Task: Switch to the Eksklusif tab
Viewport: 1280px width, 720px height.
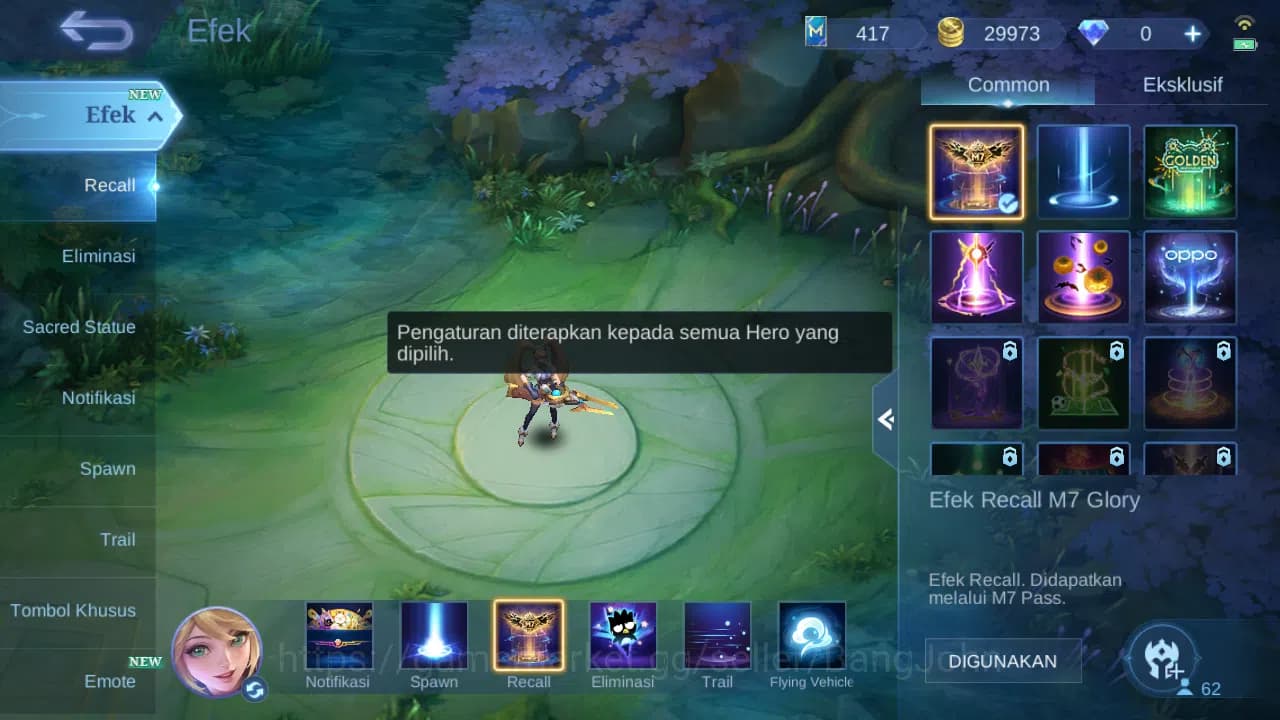Action: [1184, 85]
